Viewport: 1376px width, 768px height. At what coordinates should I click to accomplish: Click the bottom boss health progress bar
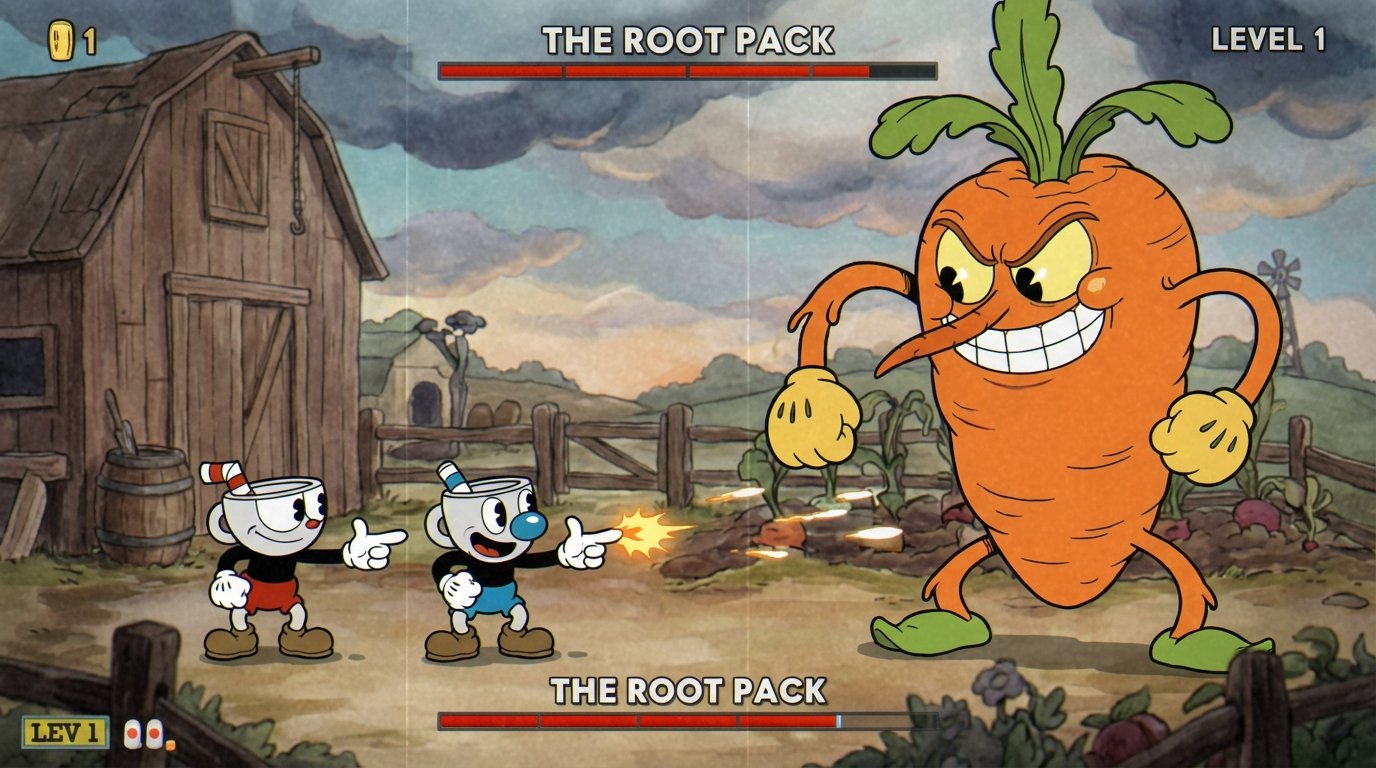(680, 721)
